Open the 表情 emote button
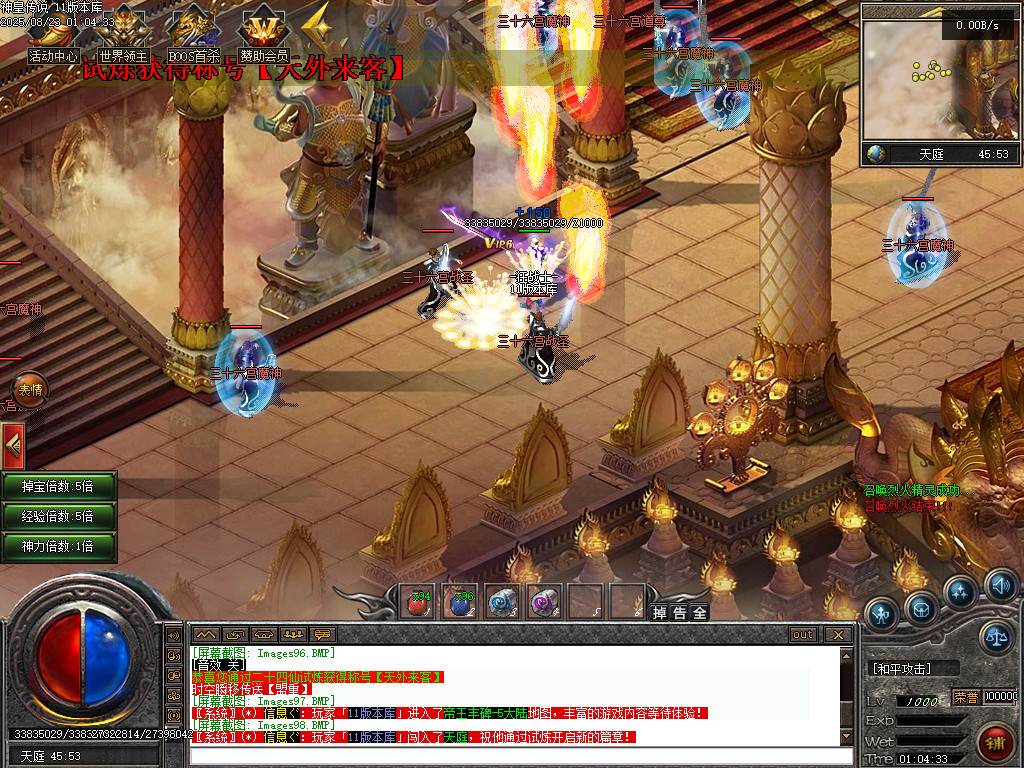This screenshot has height=768, width=1024. point(28,390)
